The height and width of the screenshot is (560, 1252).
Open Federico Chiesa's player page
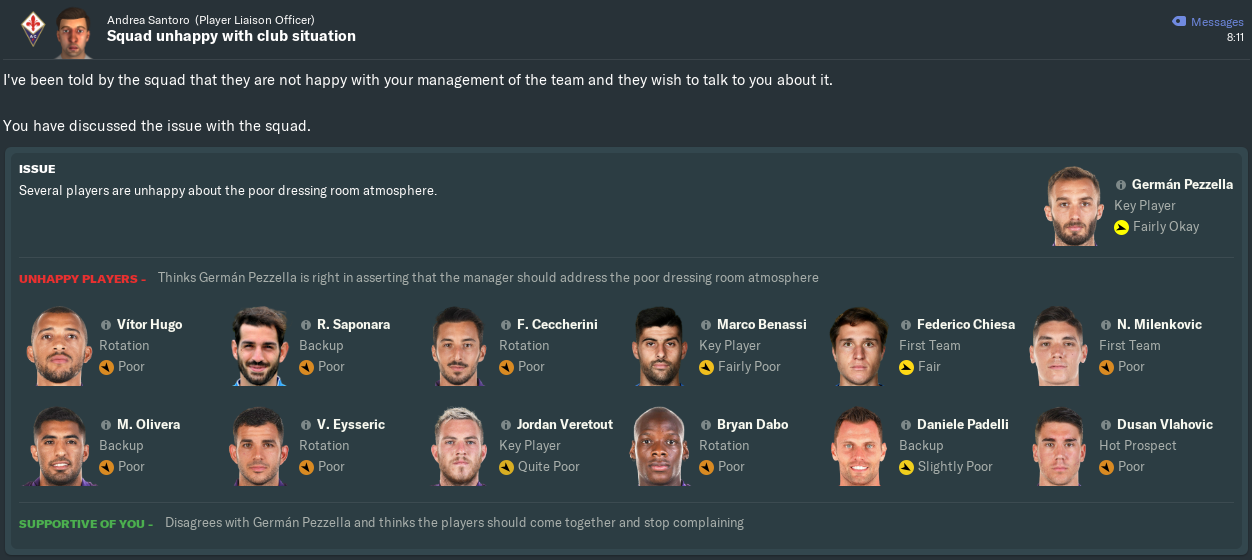[965, 325]
